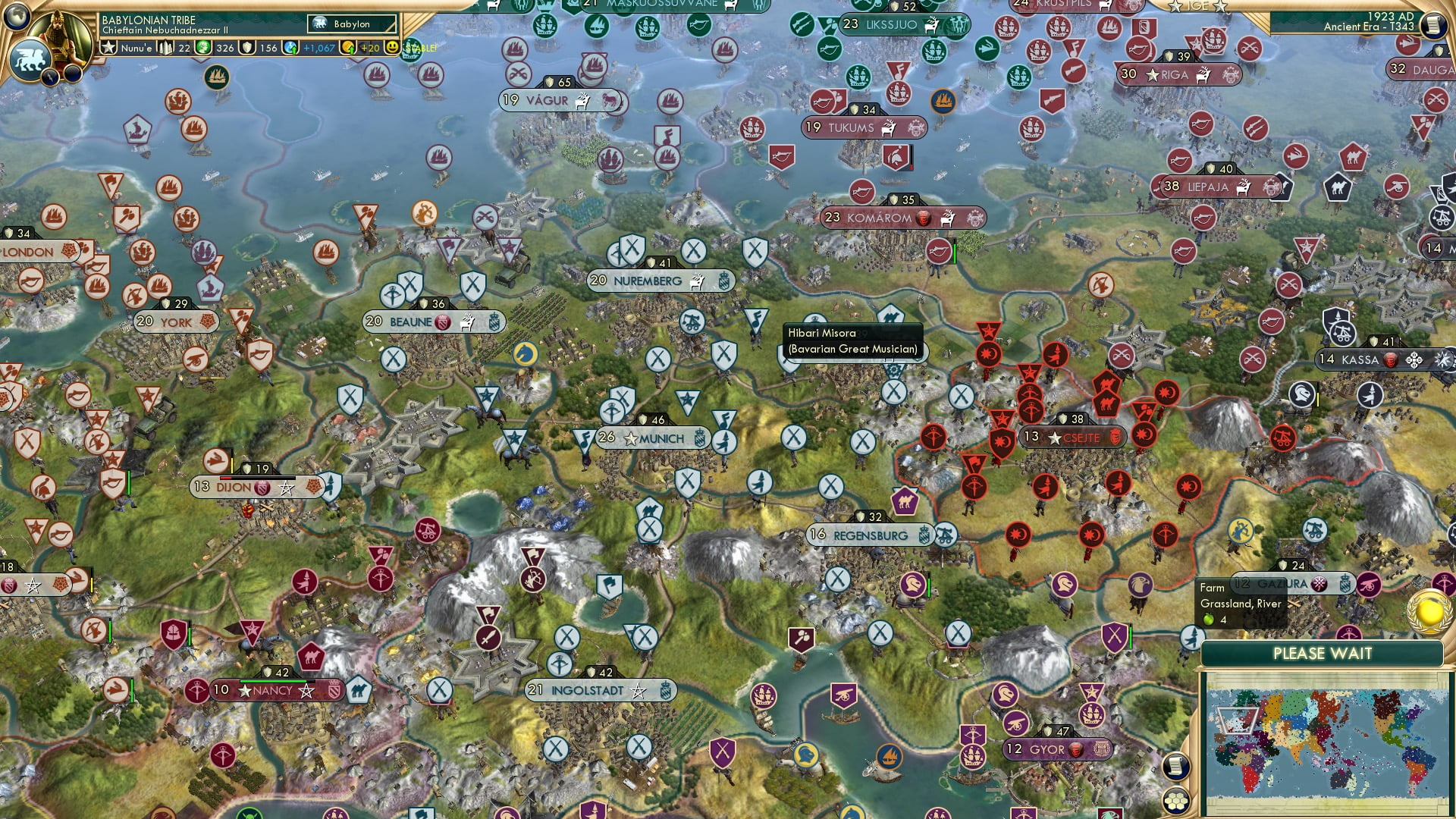The height and width of the screenshot is (819, 1456).
Task: Click the green science icon showing 326
Action: coord(202,49)
